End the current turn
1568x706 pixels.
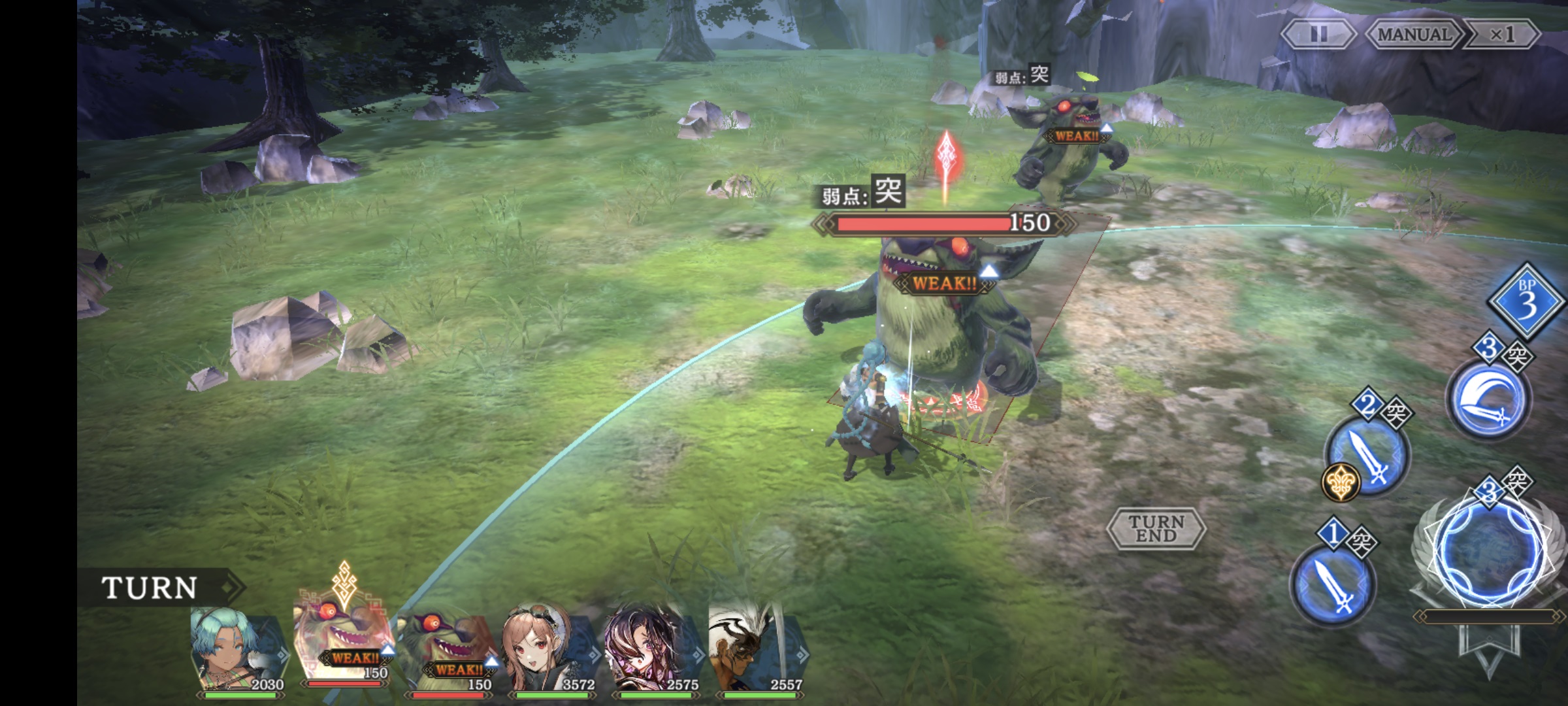coord(1156,528)
